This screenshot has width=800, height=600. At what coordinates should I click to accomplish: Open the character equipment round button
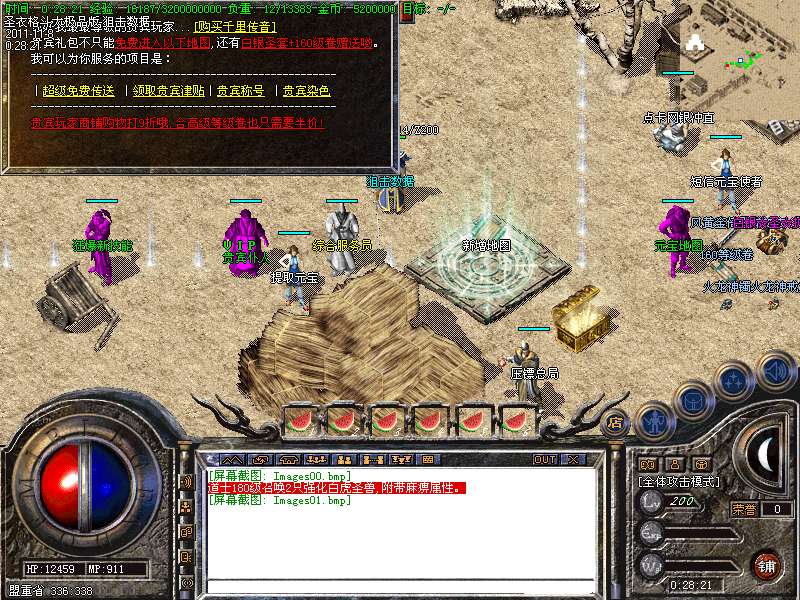click(654, 421)
